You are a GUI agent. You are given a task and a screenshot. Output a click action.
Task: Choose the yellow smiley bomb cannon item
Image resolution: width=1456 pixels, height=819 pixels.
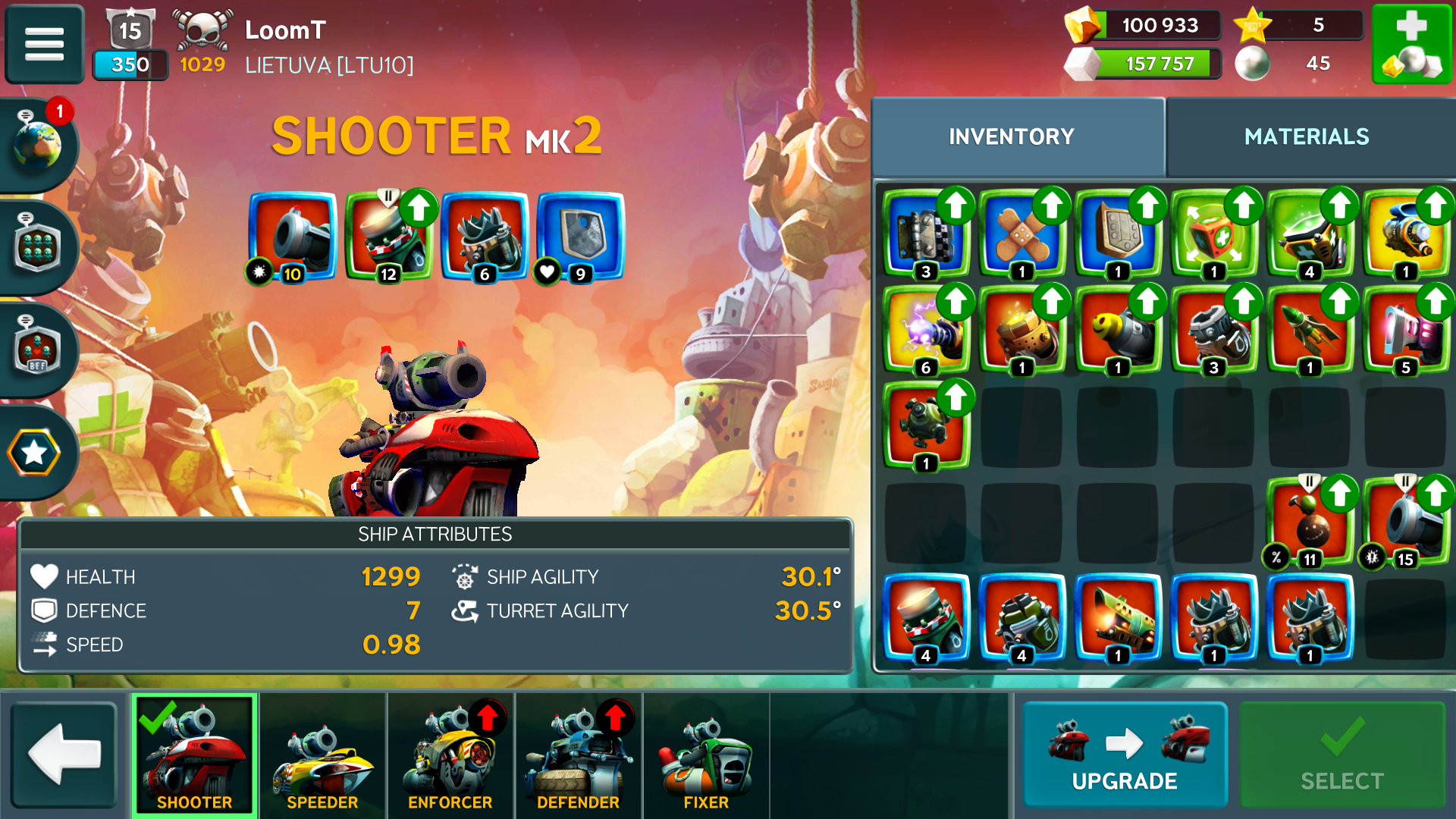(x=1117, y=331)
